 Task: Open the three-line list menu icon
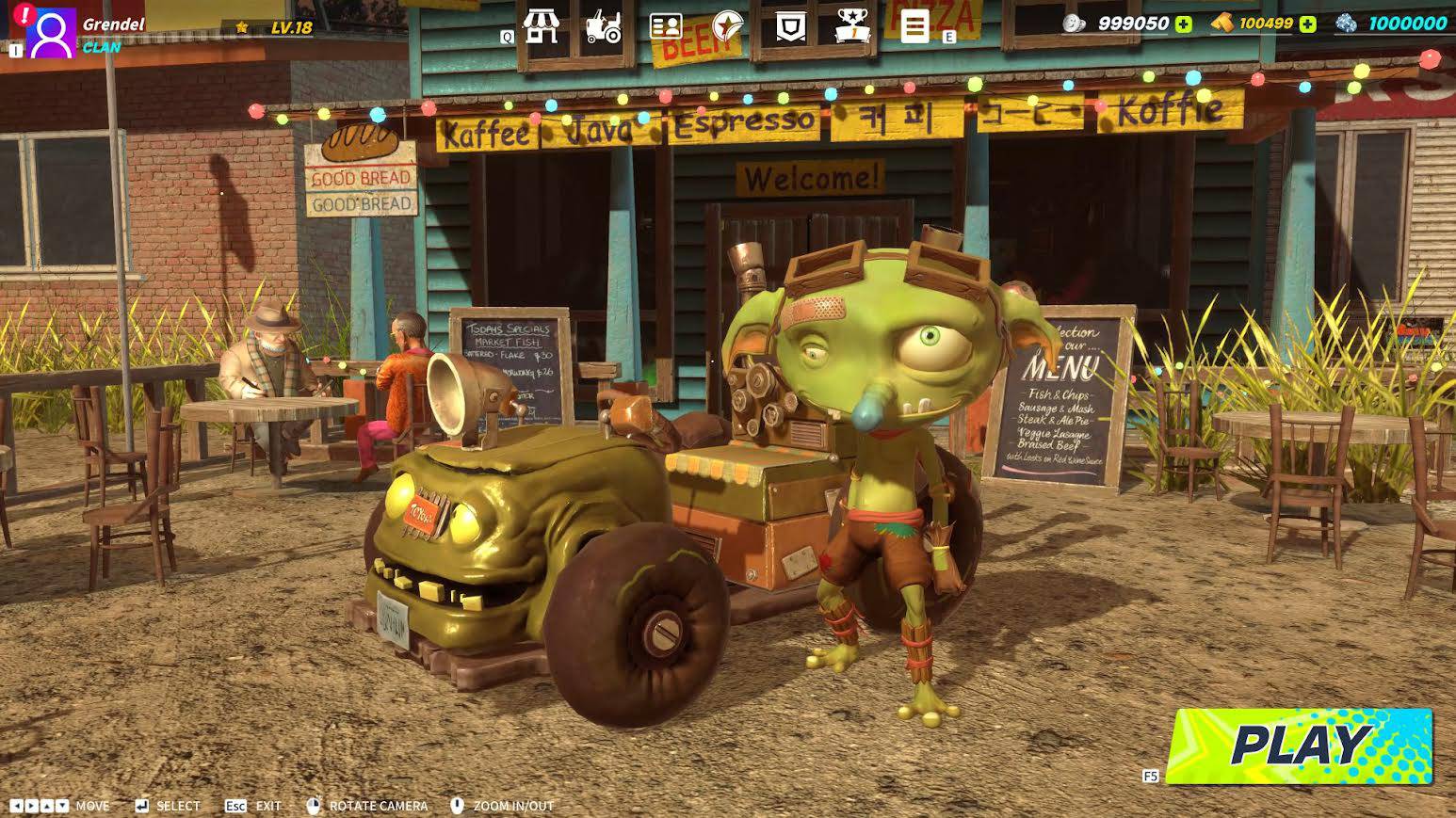[x=914, y=26]
